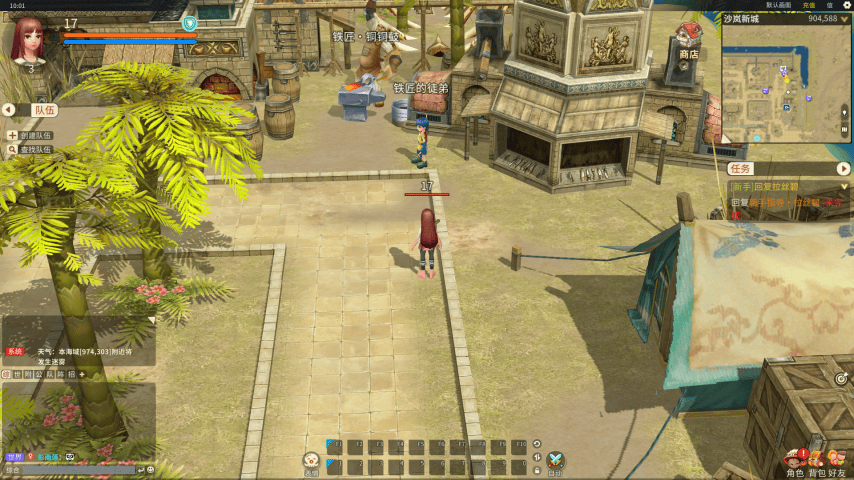Click the 创建队伍 create team button
The image size is (854, 480).
[30, 135]
